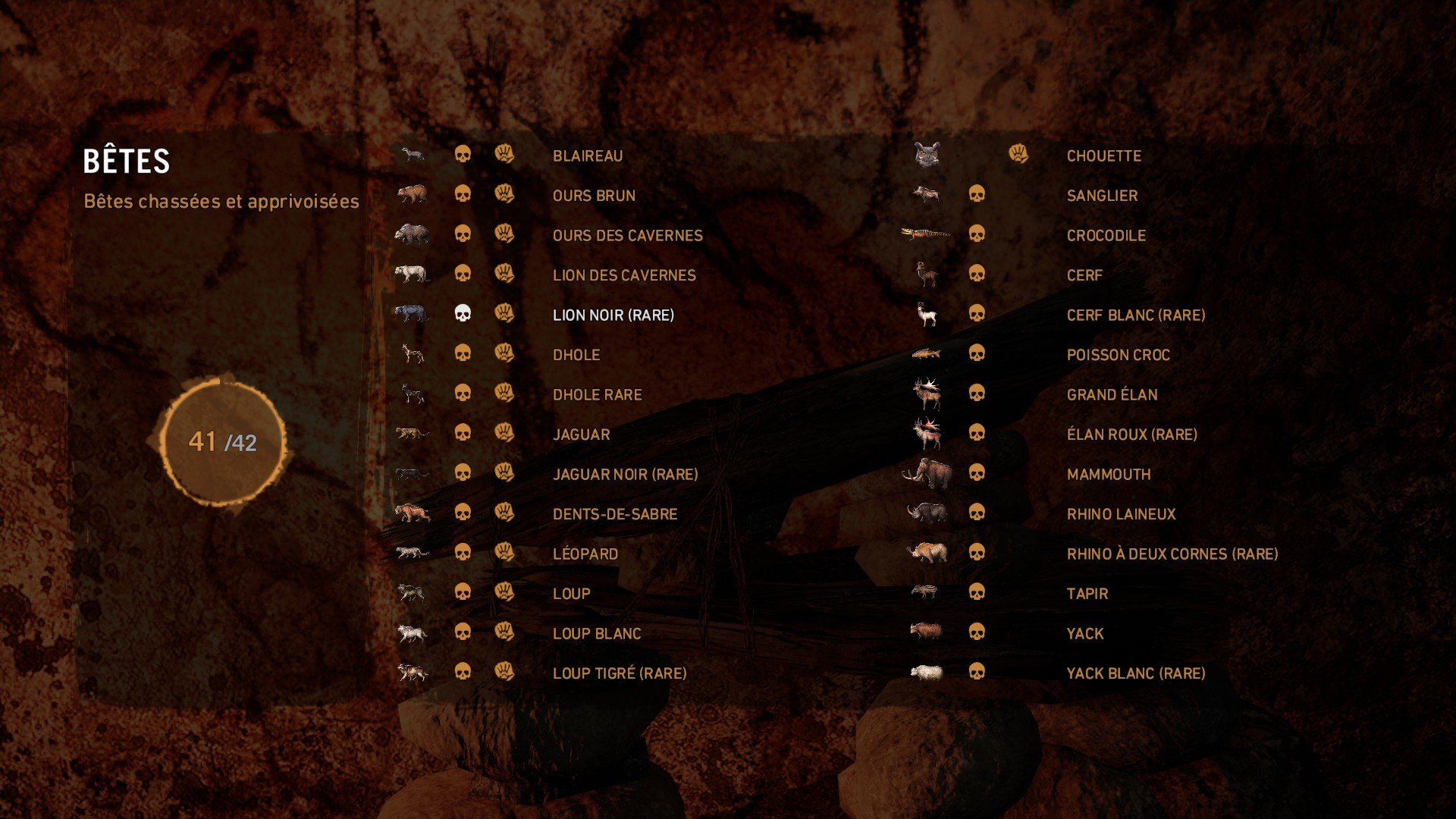
Task: Click the Lion des Cavernes entry
Action: [623, 275]
